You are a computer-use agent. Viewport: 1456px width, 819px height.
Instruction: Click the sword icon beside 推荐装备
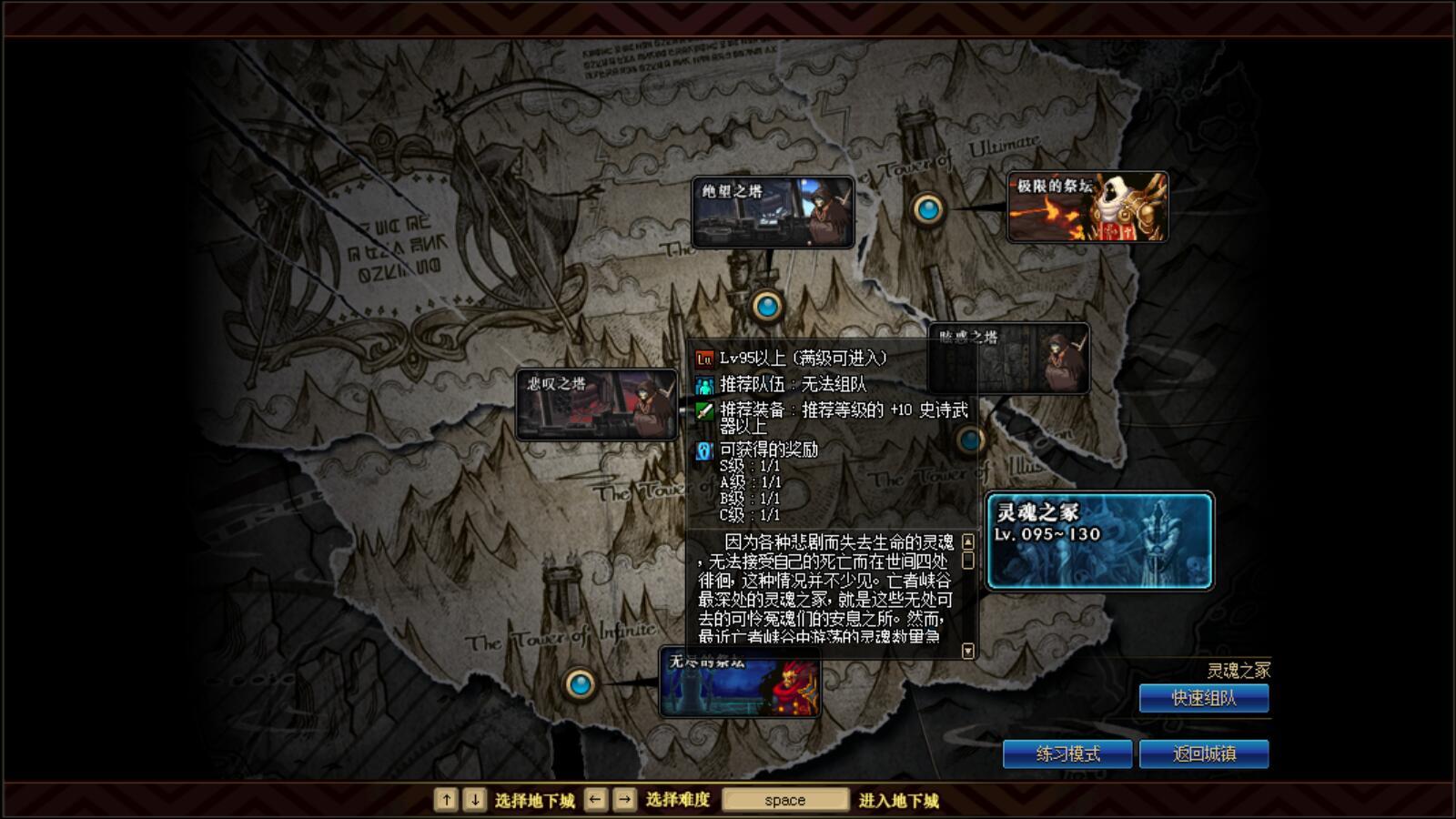click(703, 412)
